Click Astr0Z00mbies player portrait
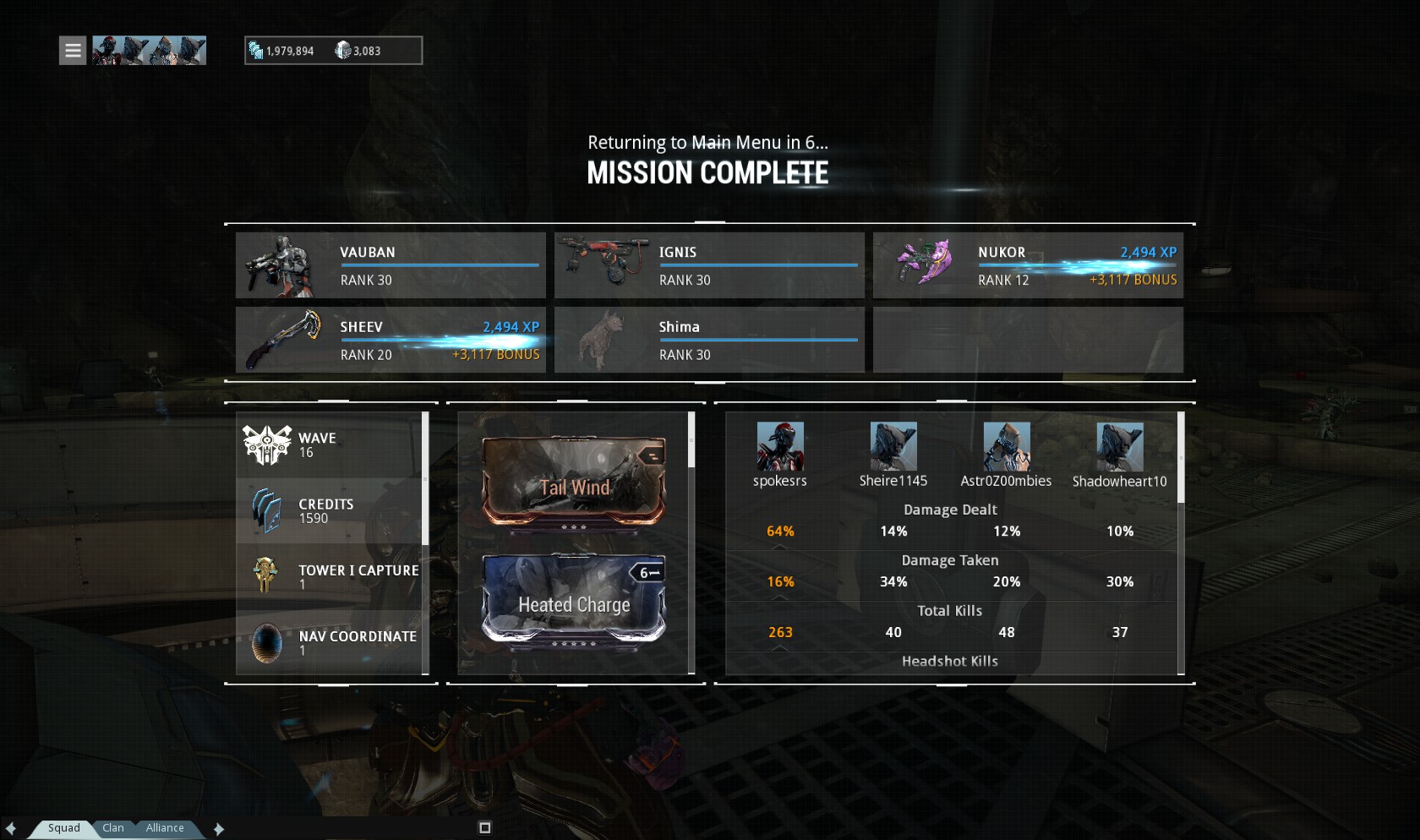 (1007, 446)
